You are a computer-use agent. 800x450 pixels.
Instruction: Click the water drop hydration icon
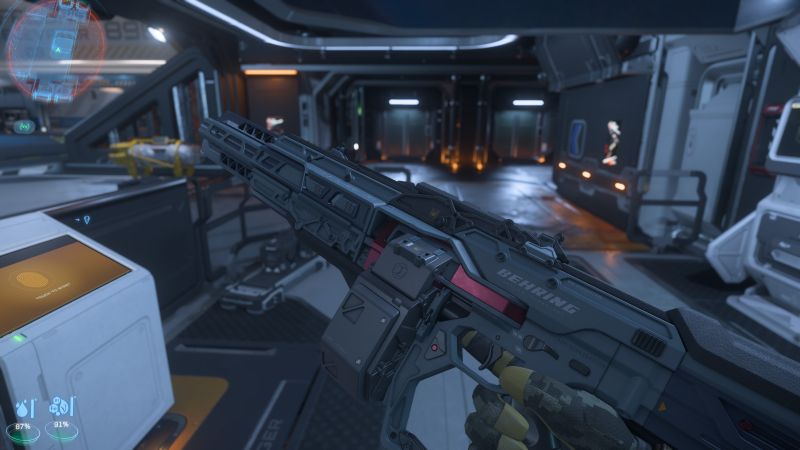pos(22,407)
